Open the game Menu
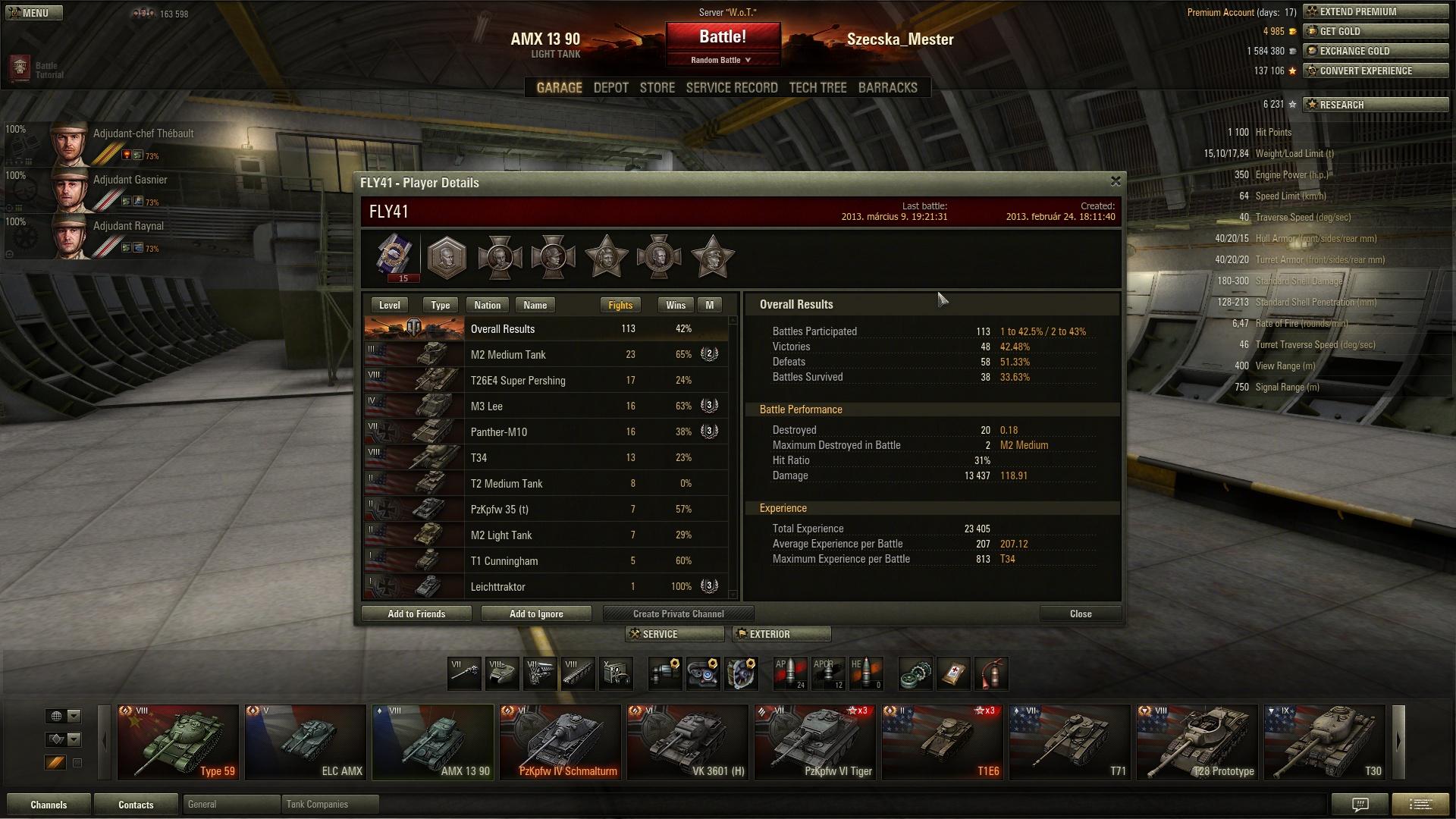Viewport: 1456px width, 819px height. 34,13
